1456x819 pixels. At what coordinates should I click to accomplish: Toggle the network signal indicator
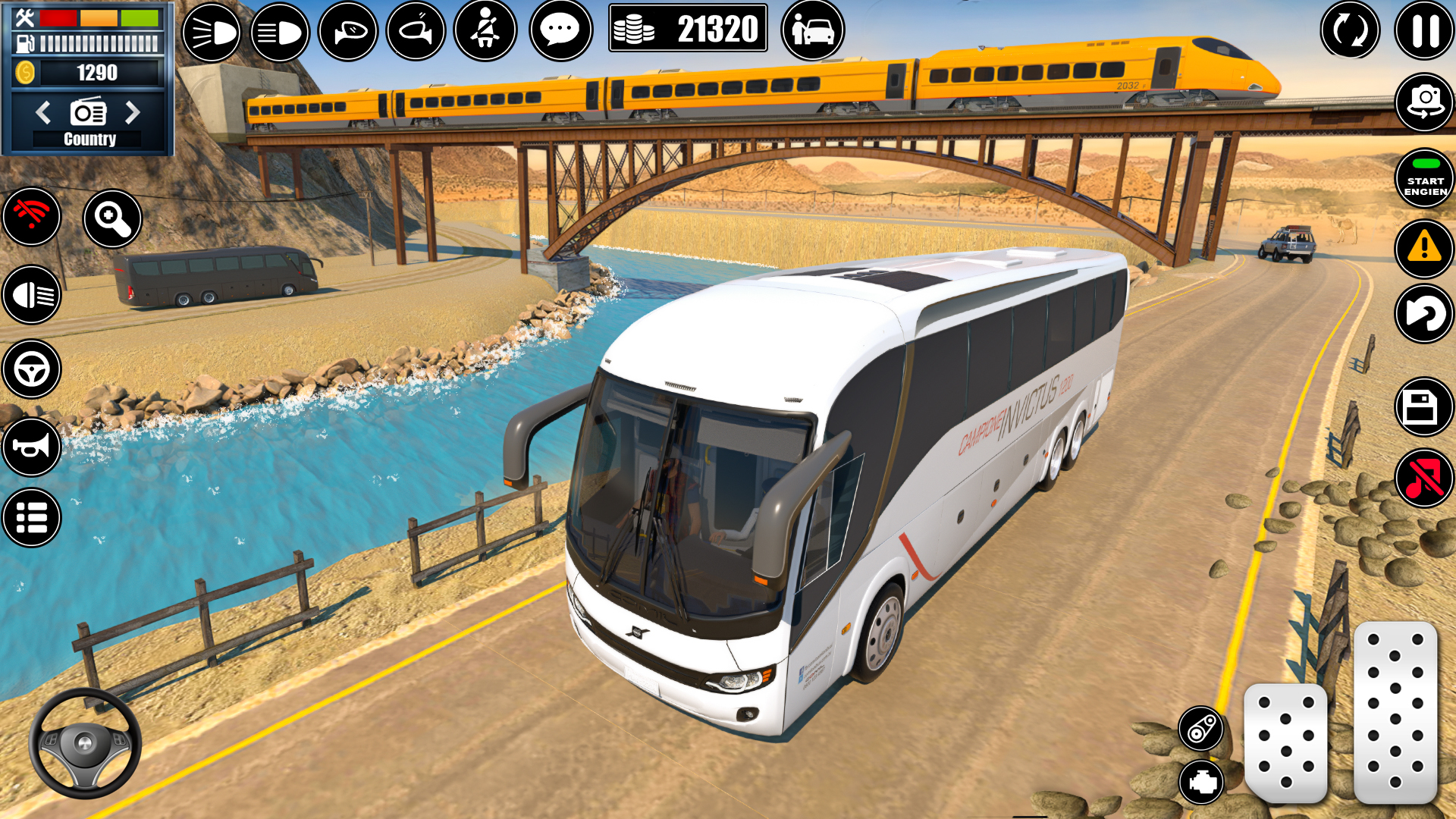[x=30, y=218]
